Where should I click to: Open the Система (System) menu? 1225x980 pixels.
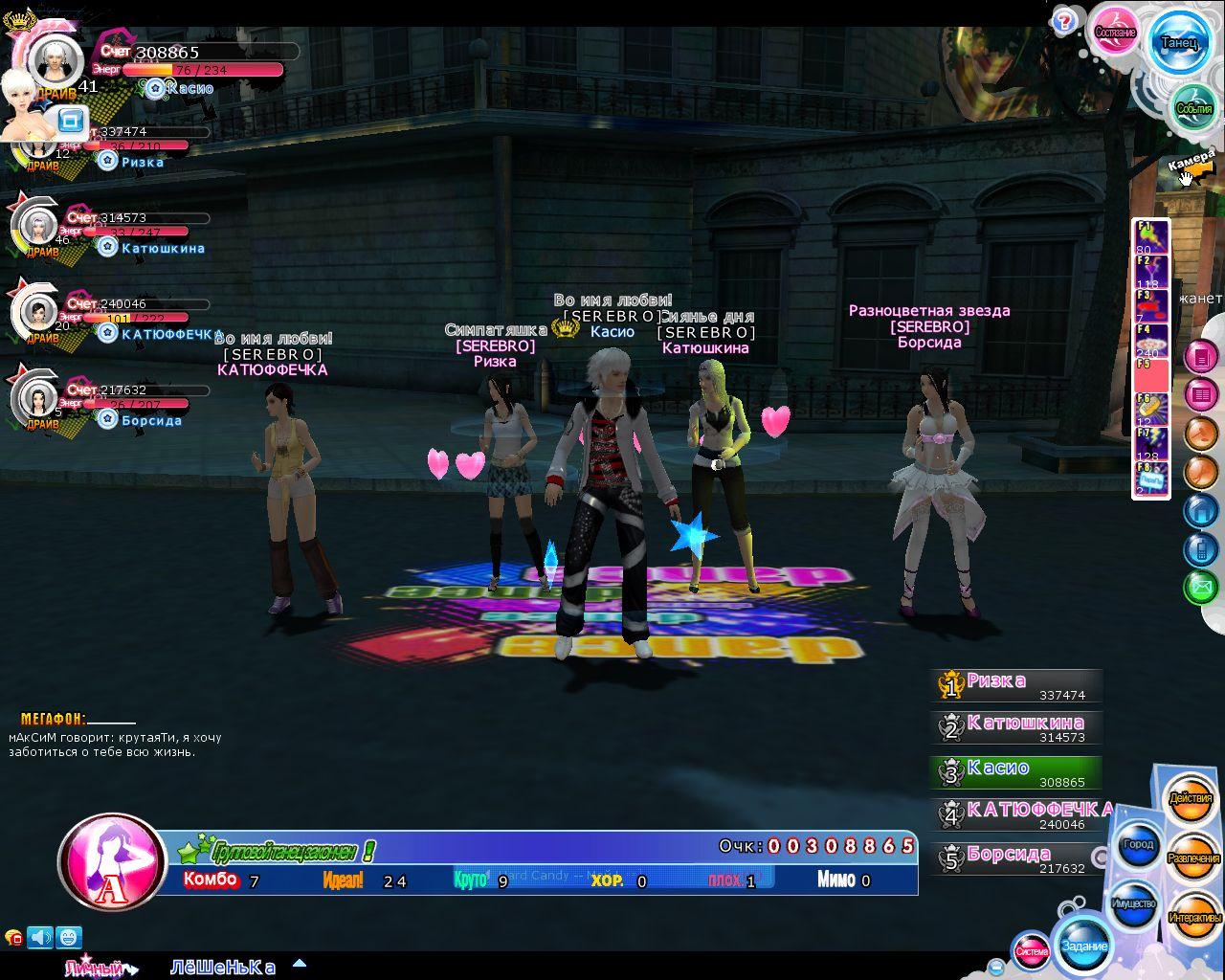(x=1032, y=951)
